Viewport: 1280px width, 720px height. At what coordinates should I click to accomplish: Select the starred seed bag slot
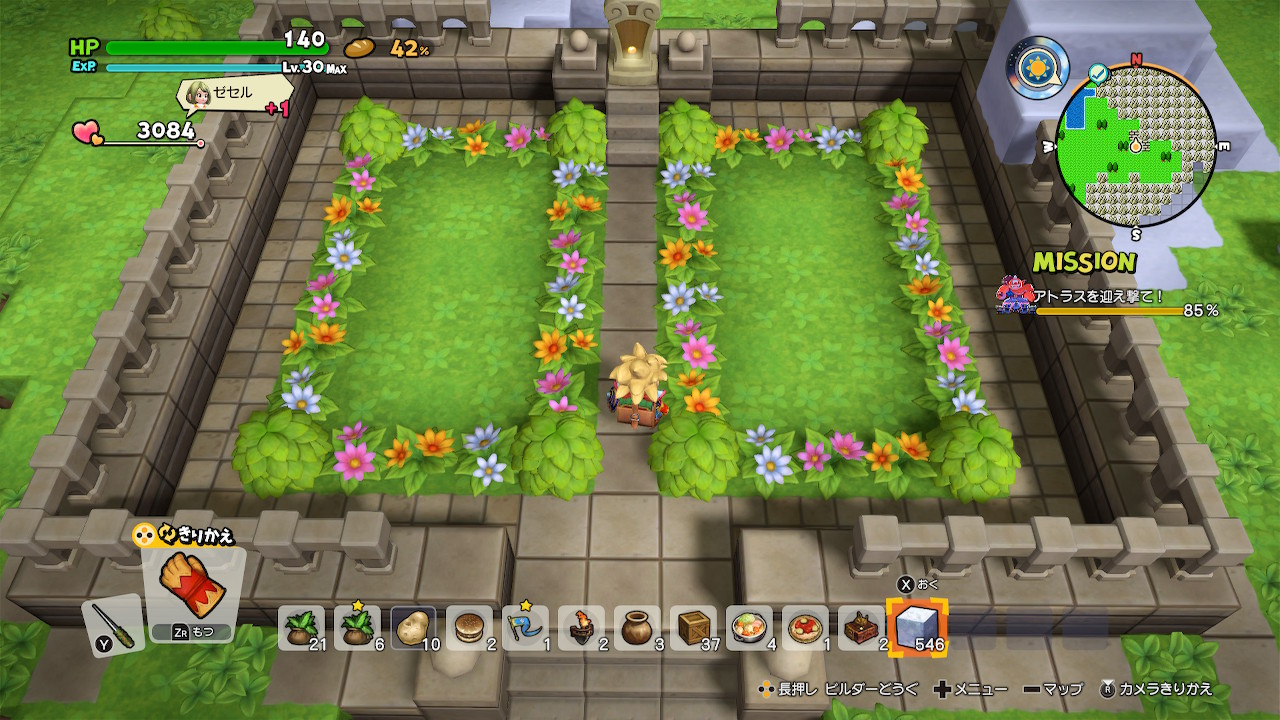[357, 629]
